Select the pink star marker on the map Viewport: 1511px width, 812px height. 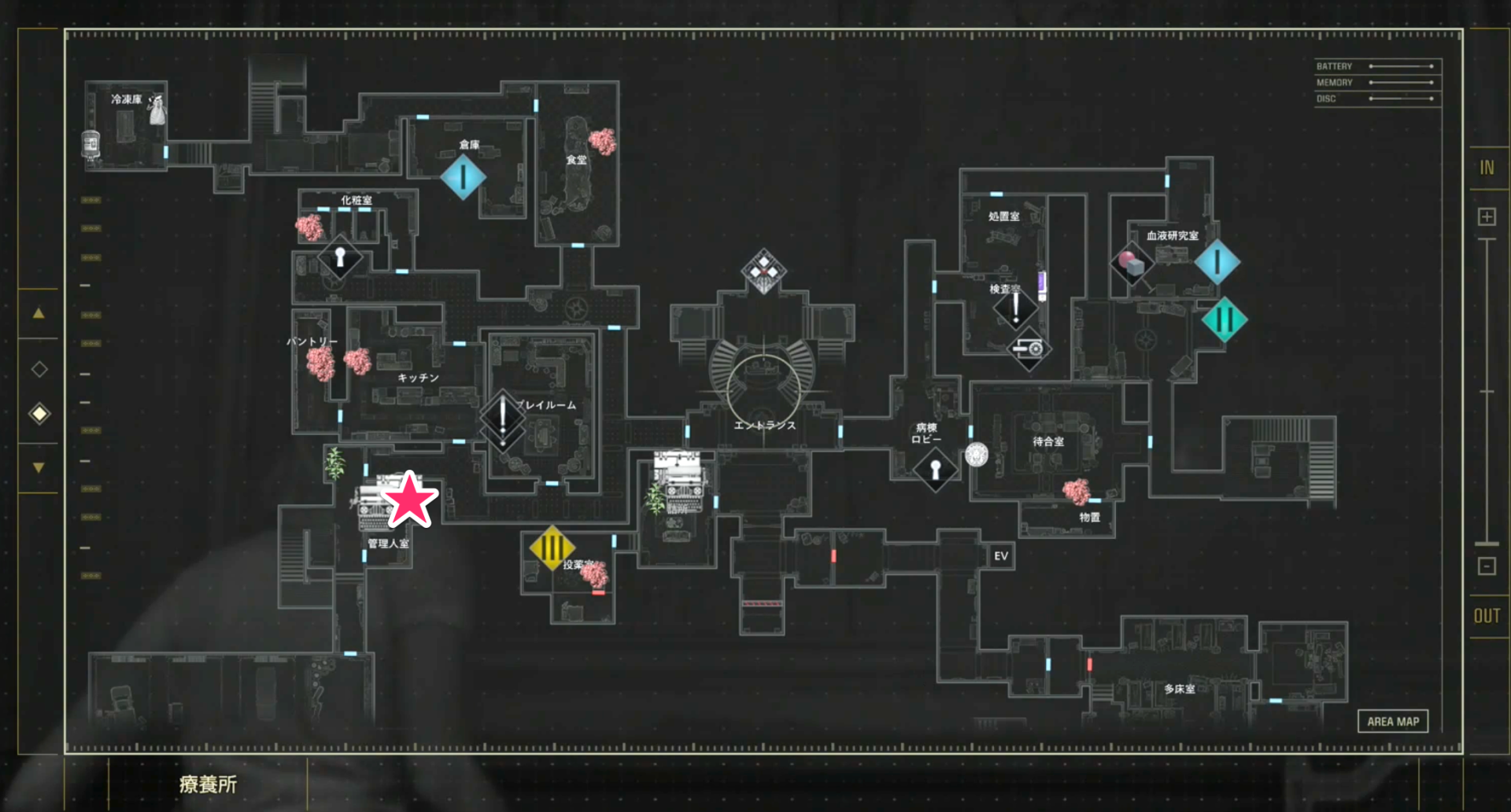tap(409, 500)
